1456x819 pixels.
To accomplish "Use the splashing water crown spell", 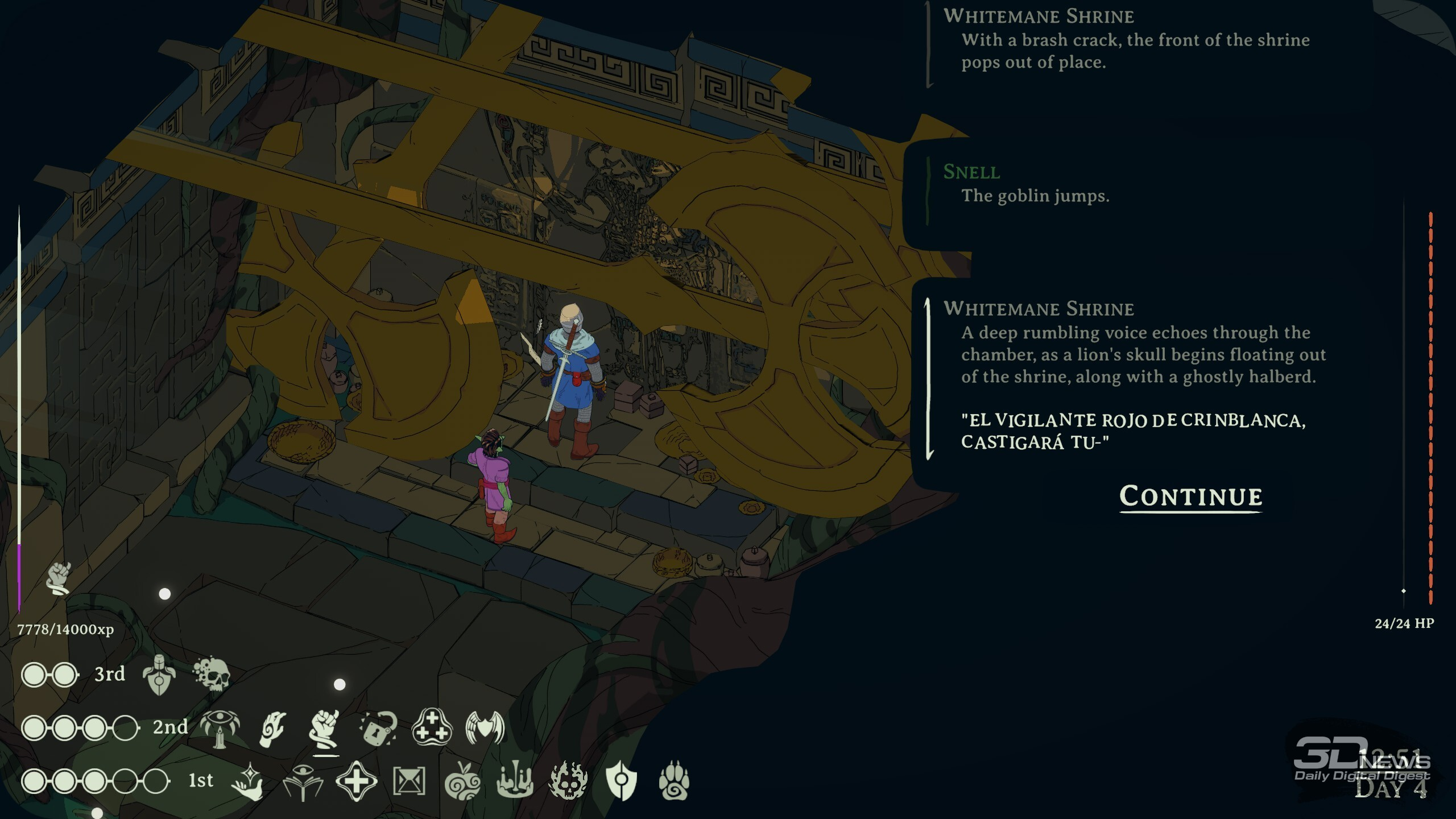I will [515, 781].
